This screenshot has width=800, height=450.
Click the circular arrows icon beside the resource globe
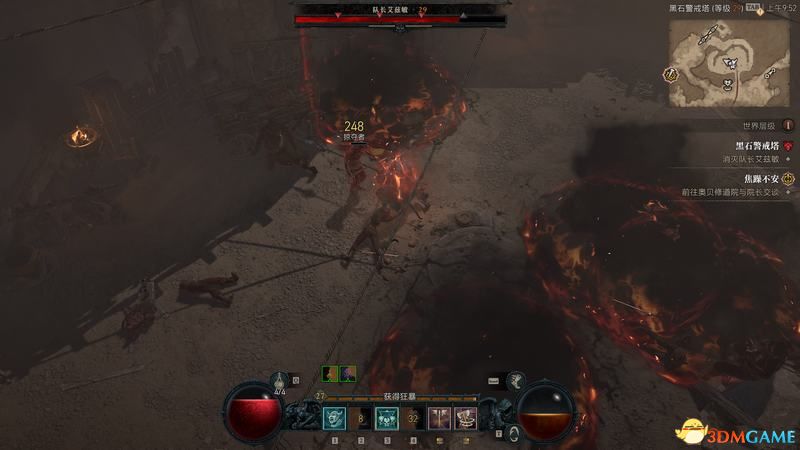pos(513,432)
